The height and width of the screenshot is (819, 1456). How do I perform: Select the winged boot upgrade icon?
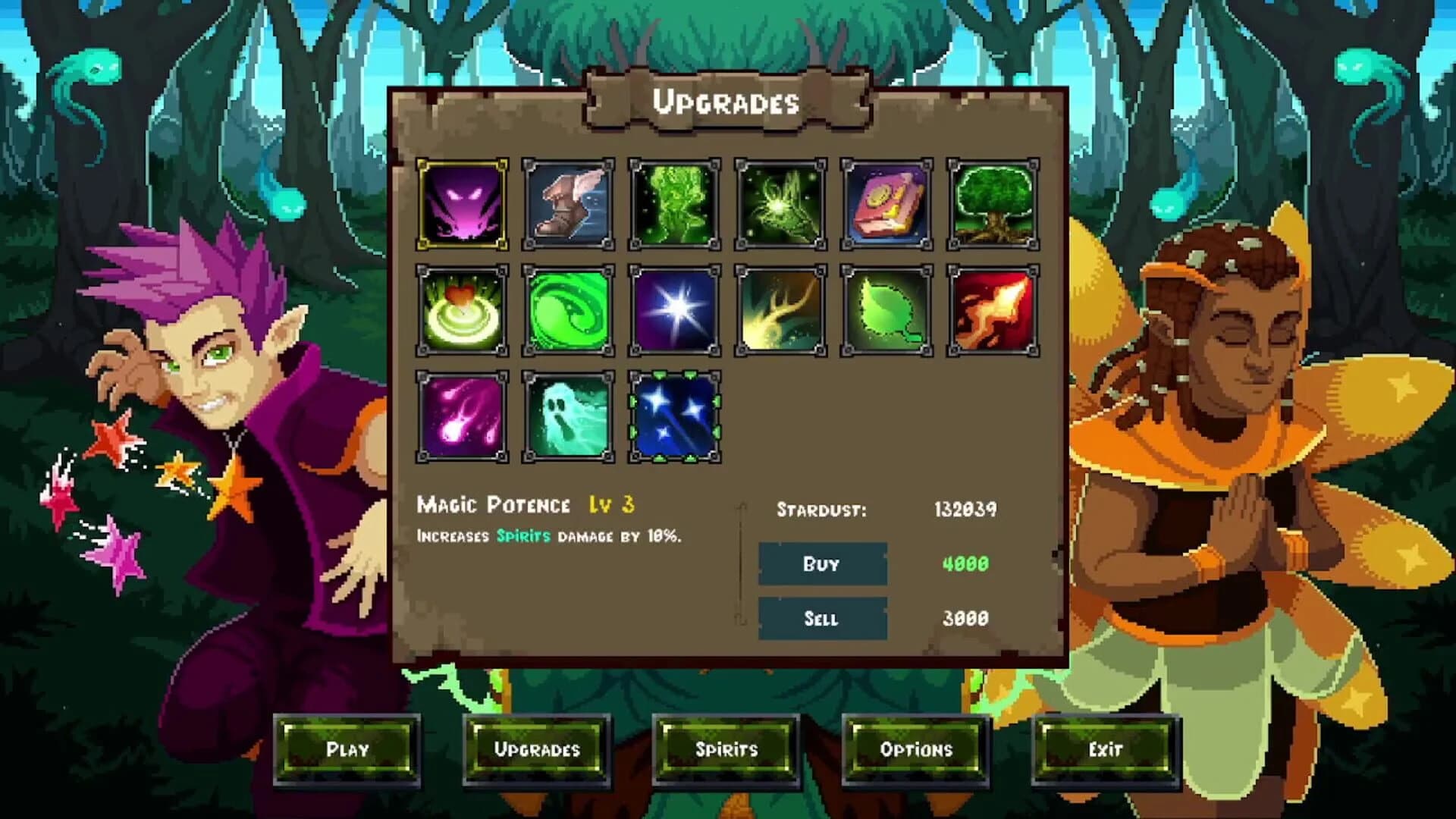point(567,205)
